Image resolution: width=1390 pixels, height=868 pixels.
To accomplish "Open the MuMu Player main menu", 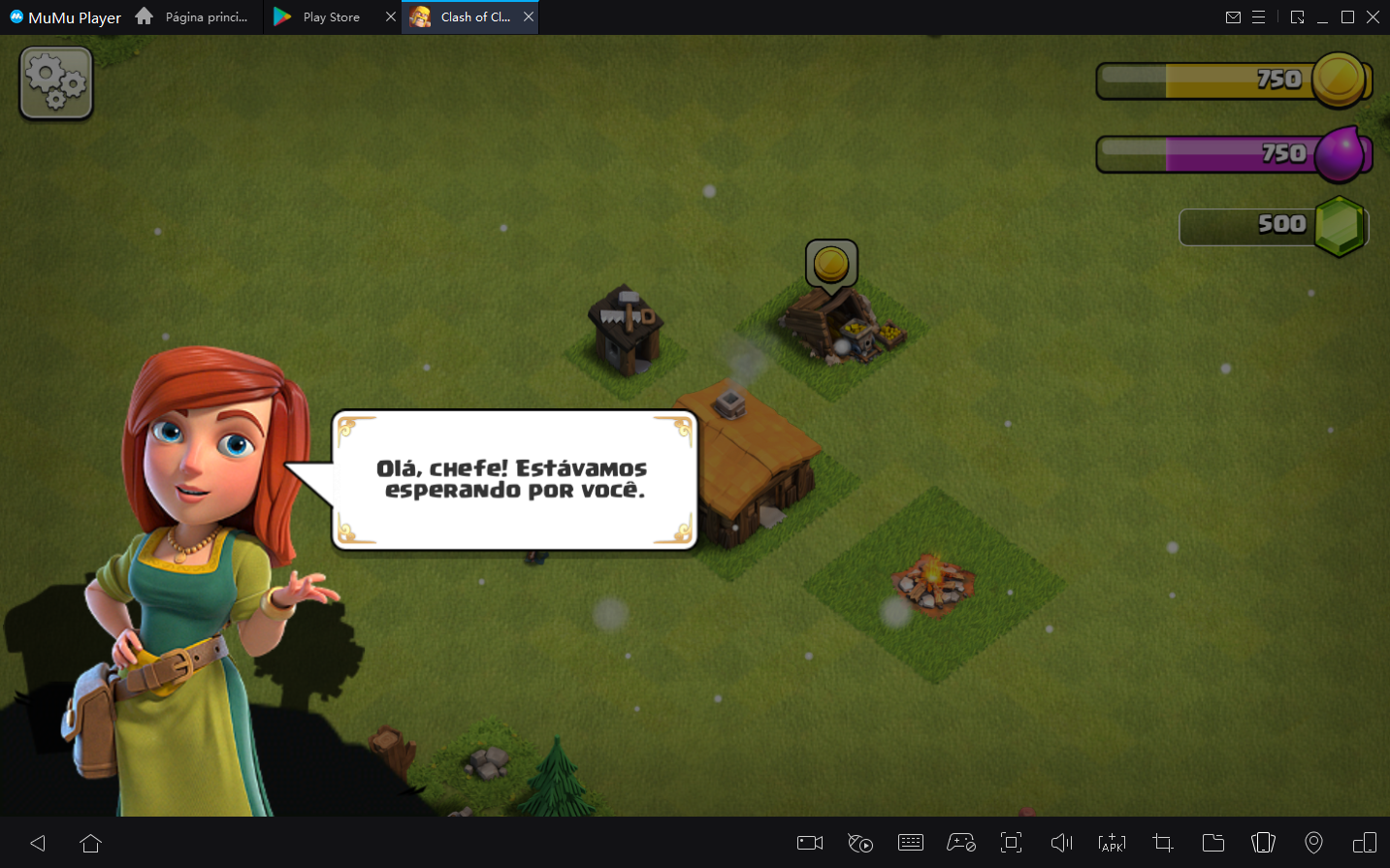I will [1258, 16].
